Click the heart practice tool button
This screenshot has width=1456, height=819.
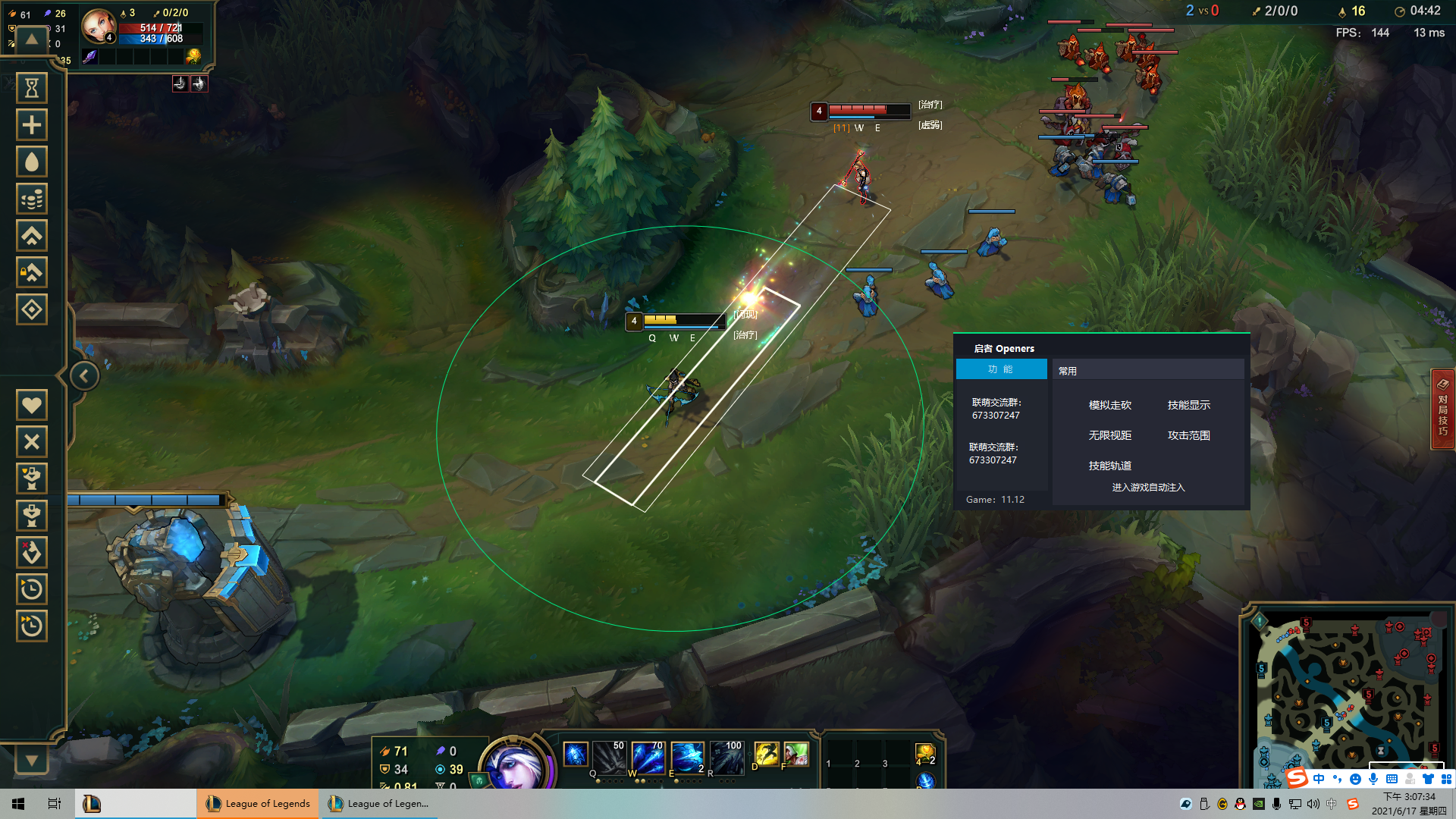tap(32, 405)
